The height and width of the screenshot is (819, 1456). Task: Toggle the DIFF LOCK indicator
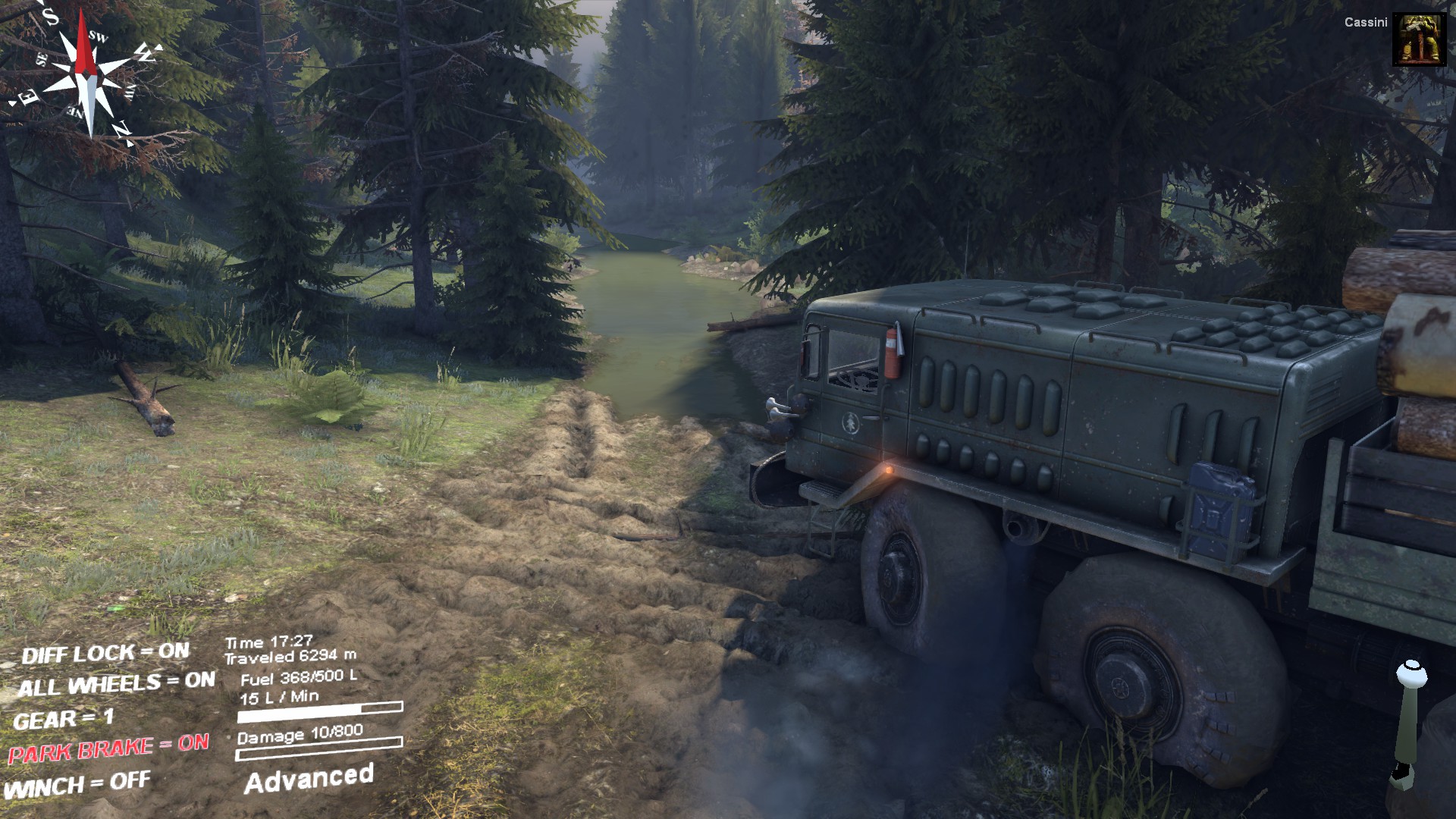105,652
